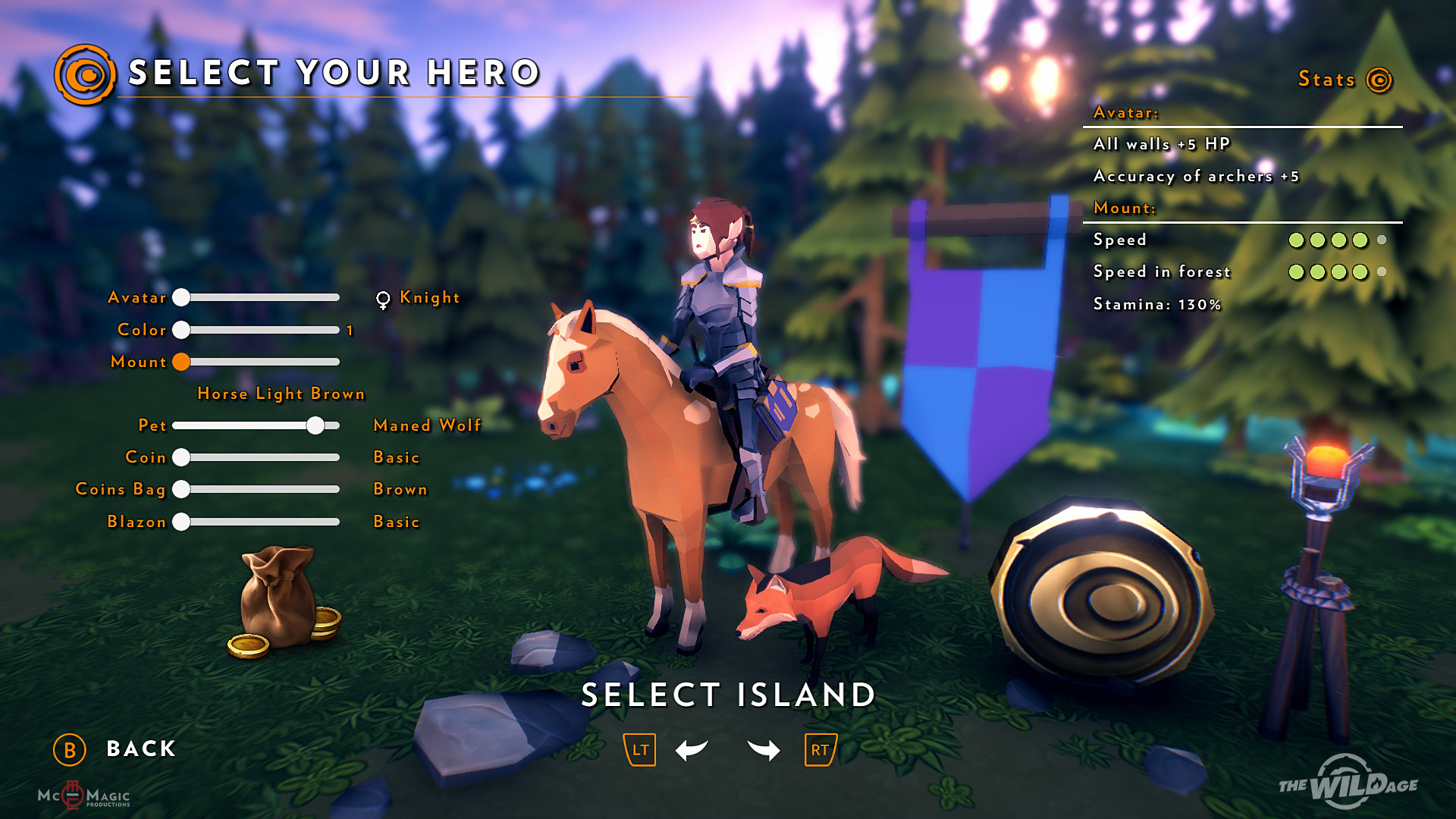
Task: Select the Mount slider knob
Action: [181, 362]
